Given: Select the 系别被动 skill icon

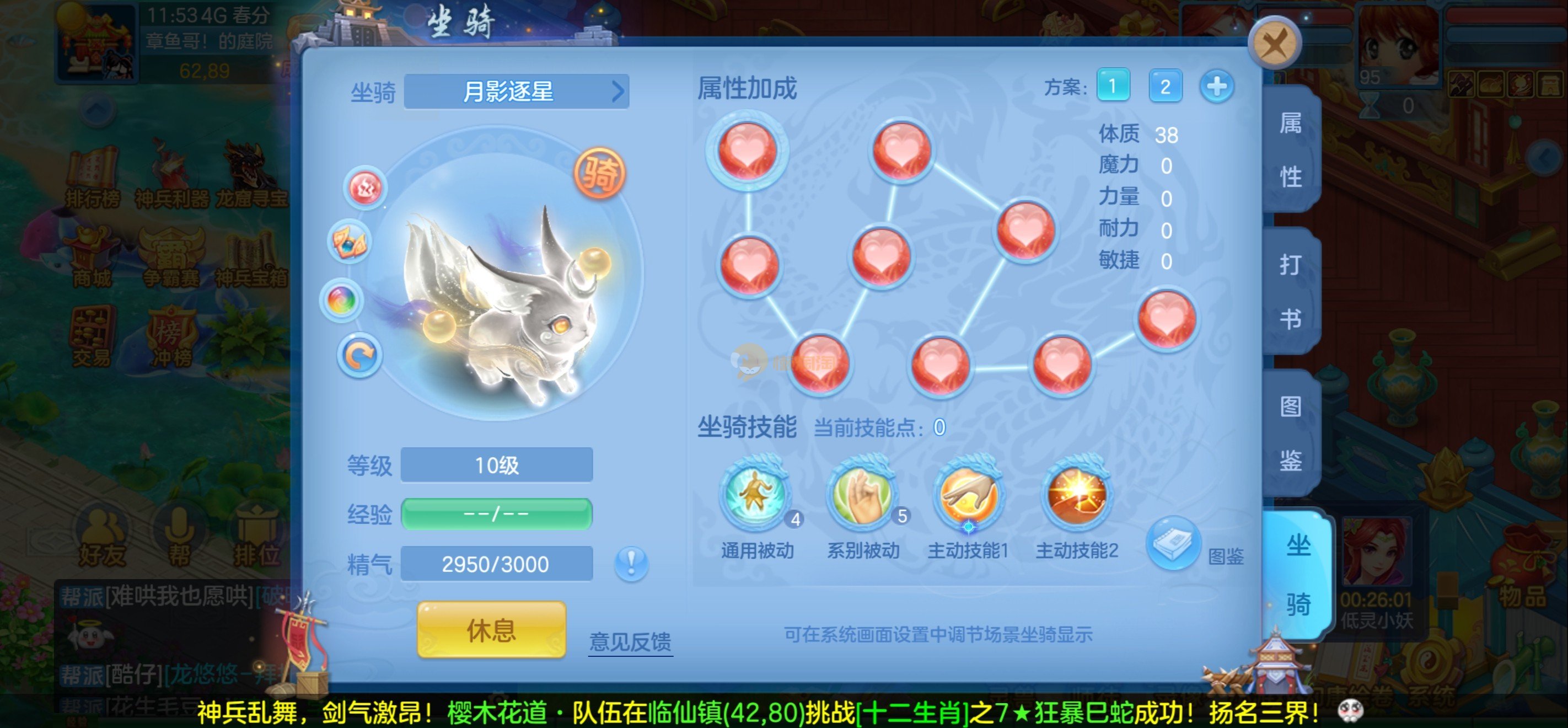Looking at the screenshot, I should tap(861, 496).
